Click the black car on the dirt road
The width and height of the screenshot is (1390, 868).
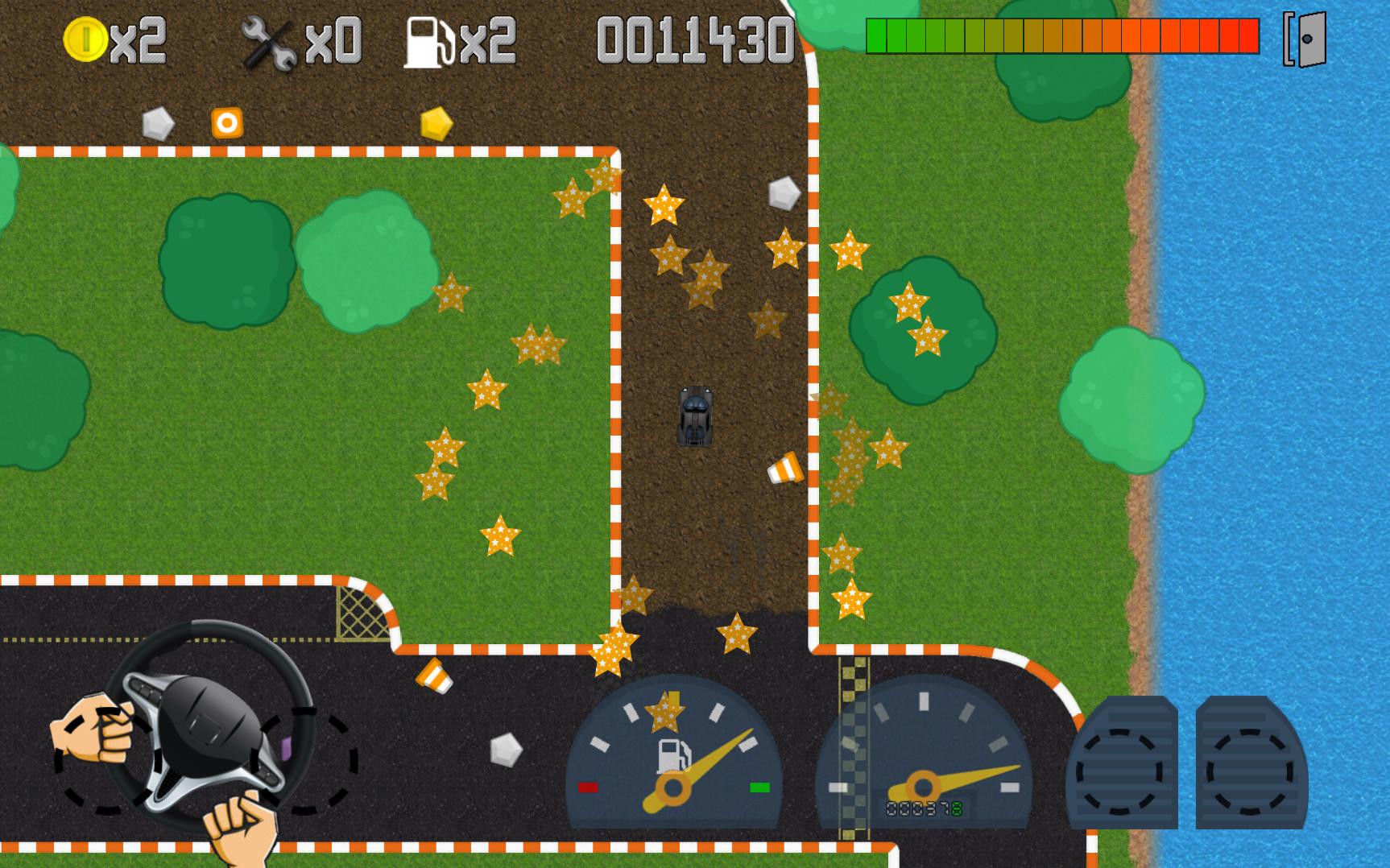(696, 417)
